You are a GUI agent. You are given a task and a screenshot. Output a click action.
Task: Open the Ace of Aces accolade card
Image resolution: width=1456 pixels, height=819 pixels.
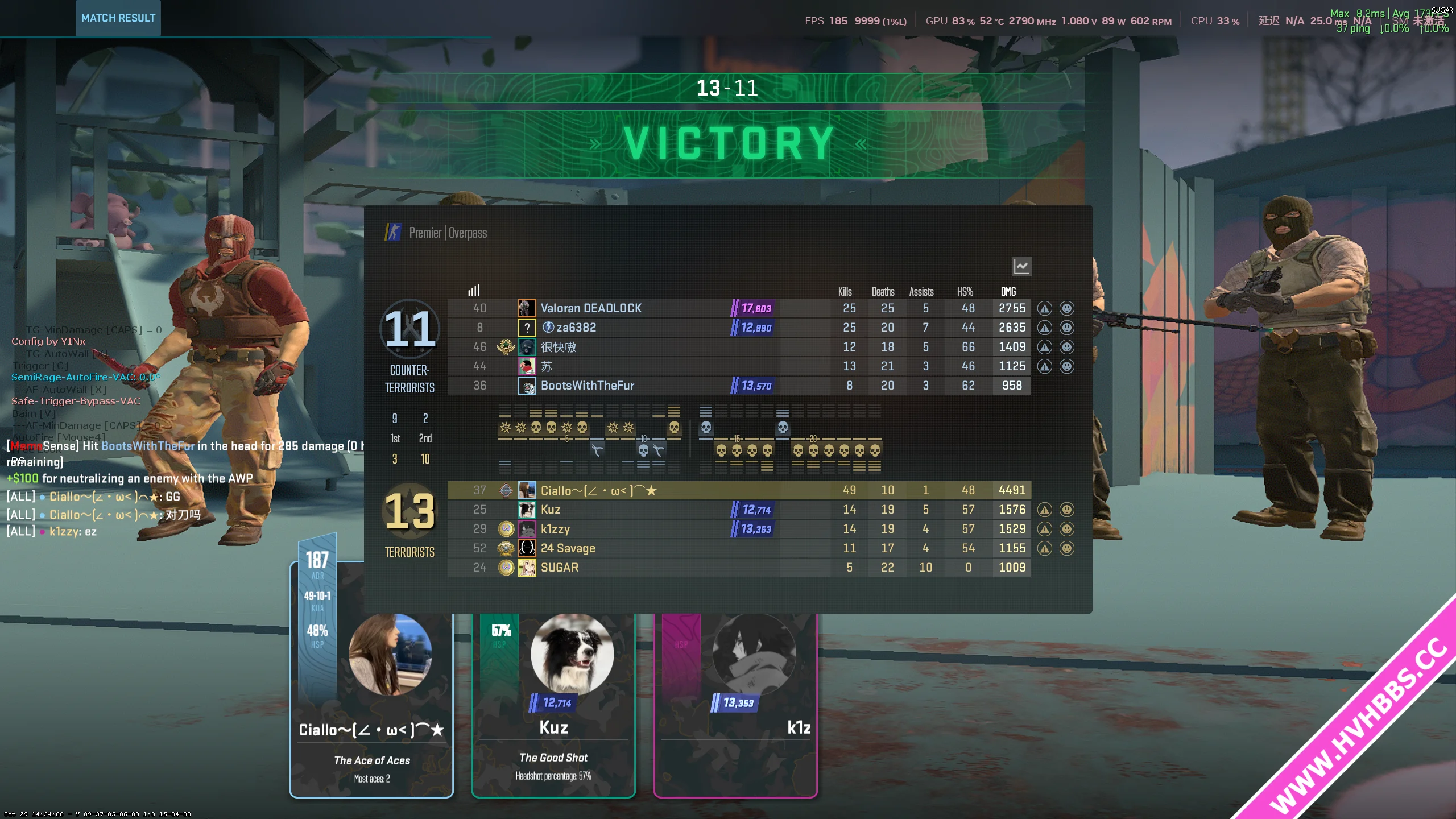click(x=371, y=705)
